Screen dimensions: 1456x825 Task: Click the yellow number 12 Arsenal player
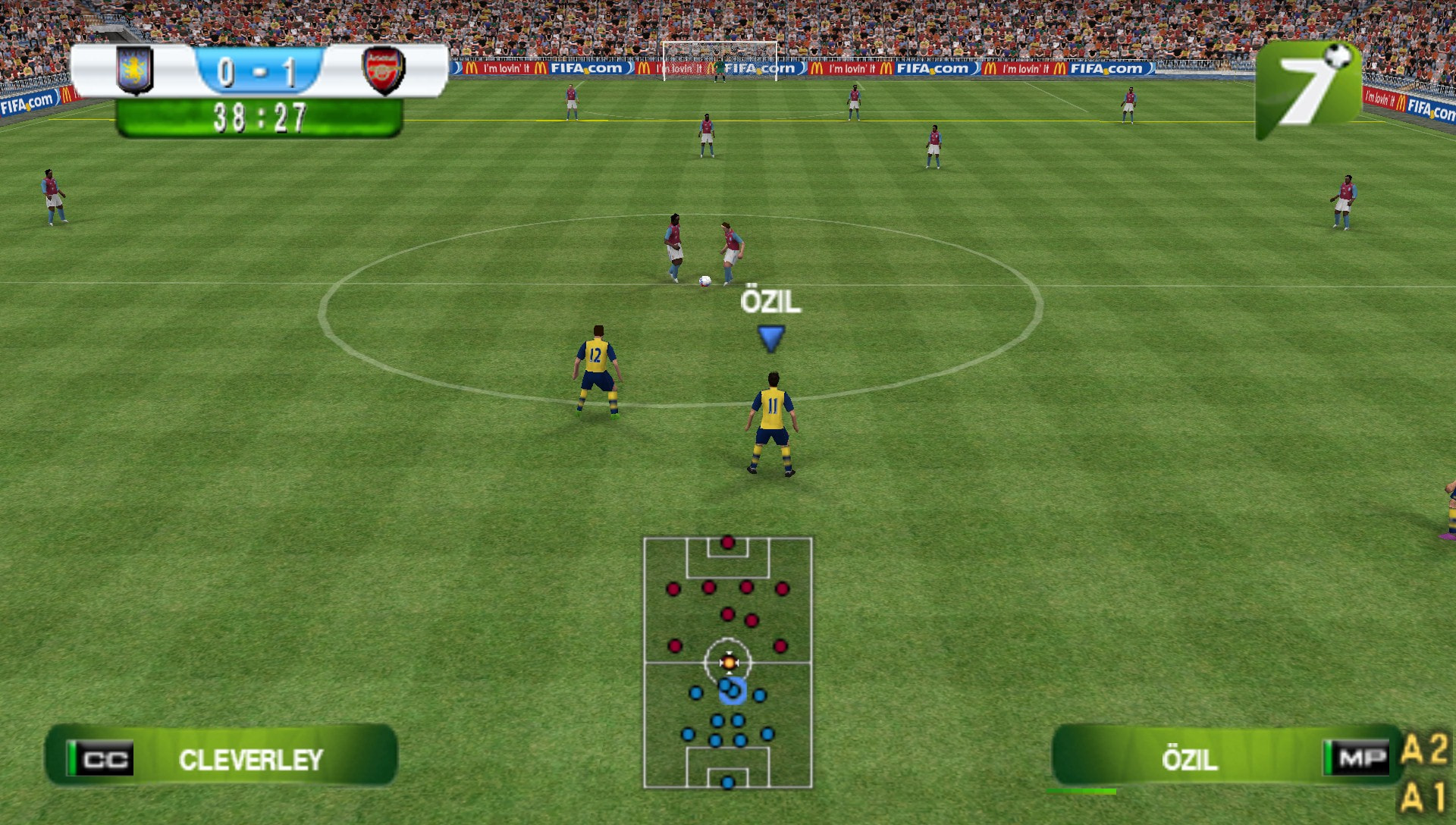[596, 372]
